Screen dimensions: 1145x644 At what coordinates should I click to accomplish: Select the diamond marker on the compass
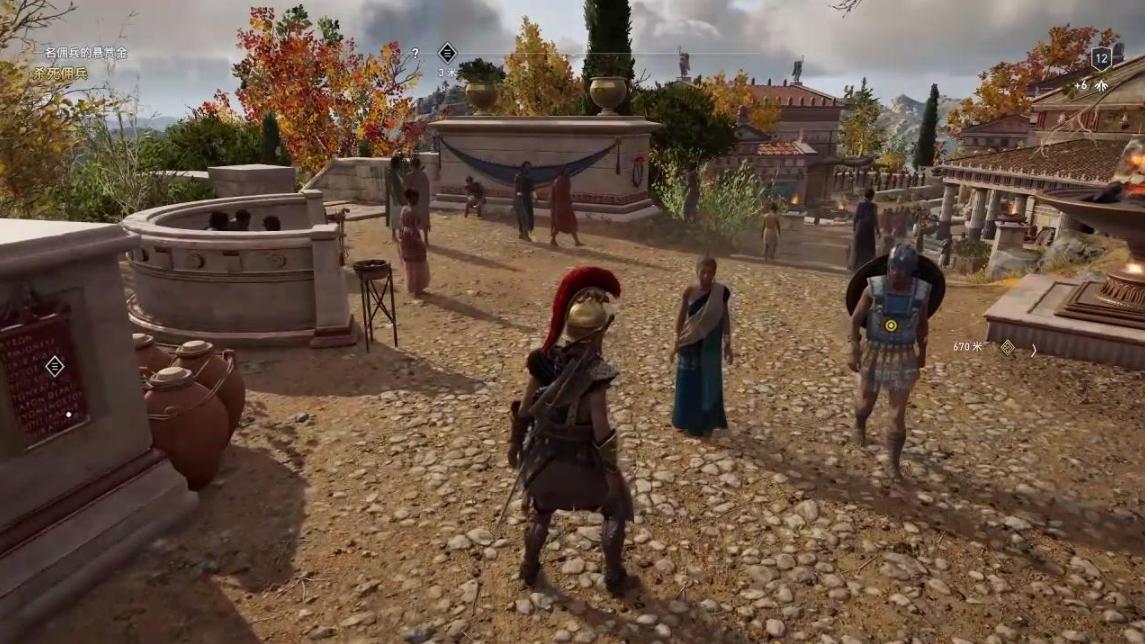(447, 53)
